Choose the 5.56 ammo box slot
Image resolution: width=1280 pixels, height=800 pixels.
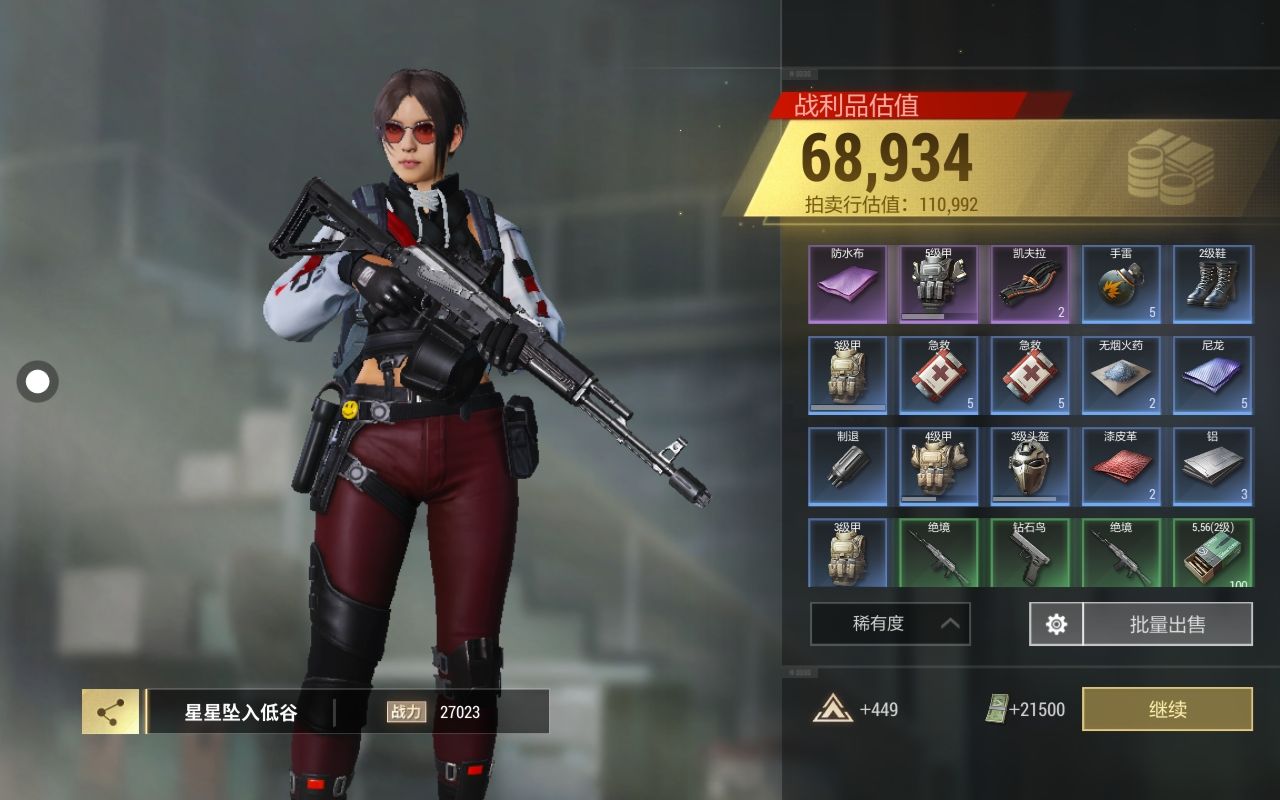coord(1212,552)
